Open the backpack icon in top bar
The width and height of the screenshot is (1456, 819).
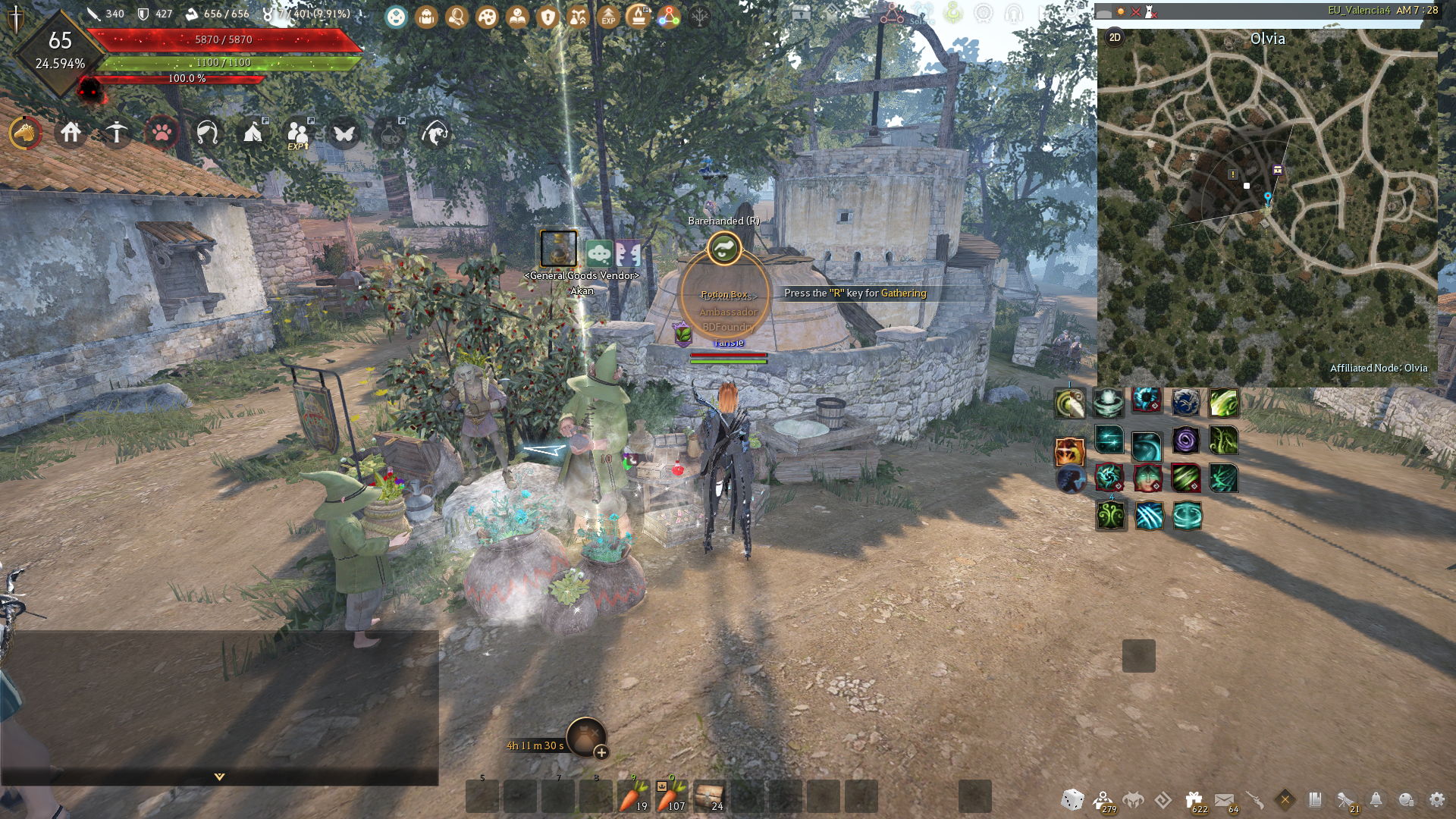[x=426, y=16]
